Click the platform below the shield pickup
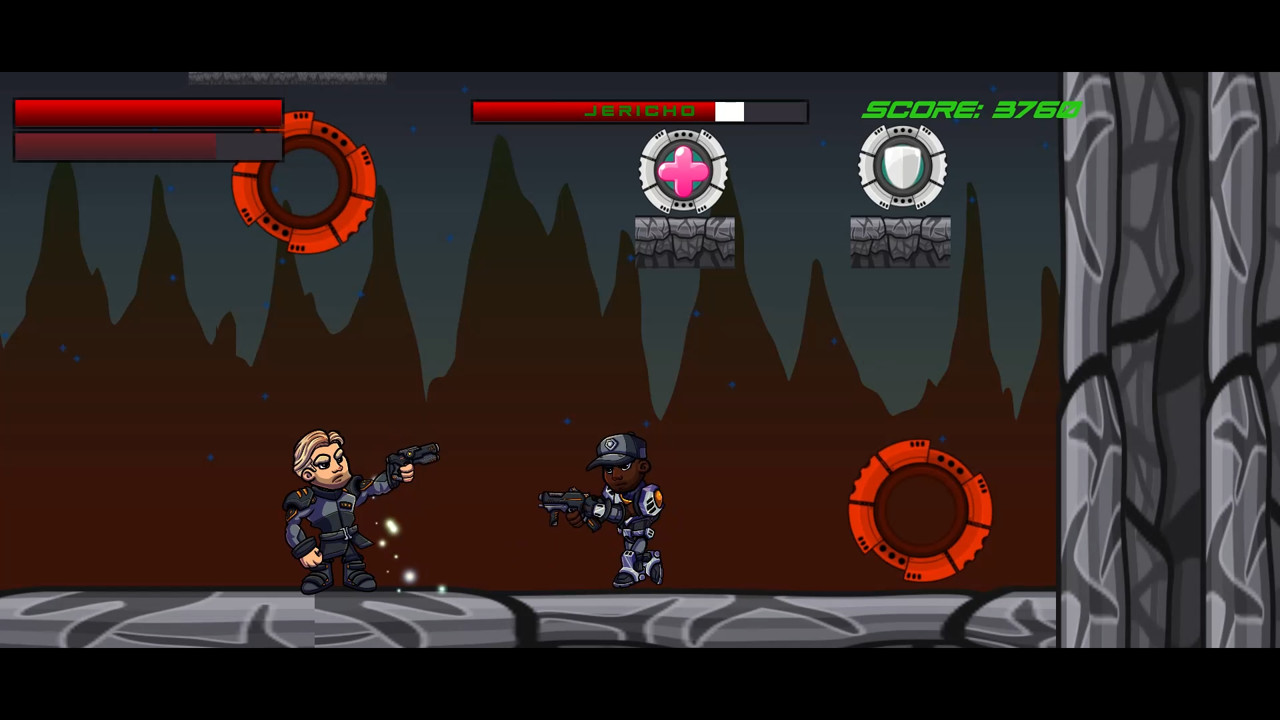 [900, 240]
